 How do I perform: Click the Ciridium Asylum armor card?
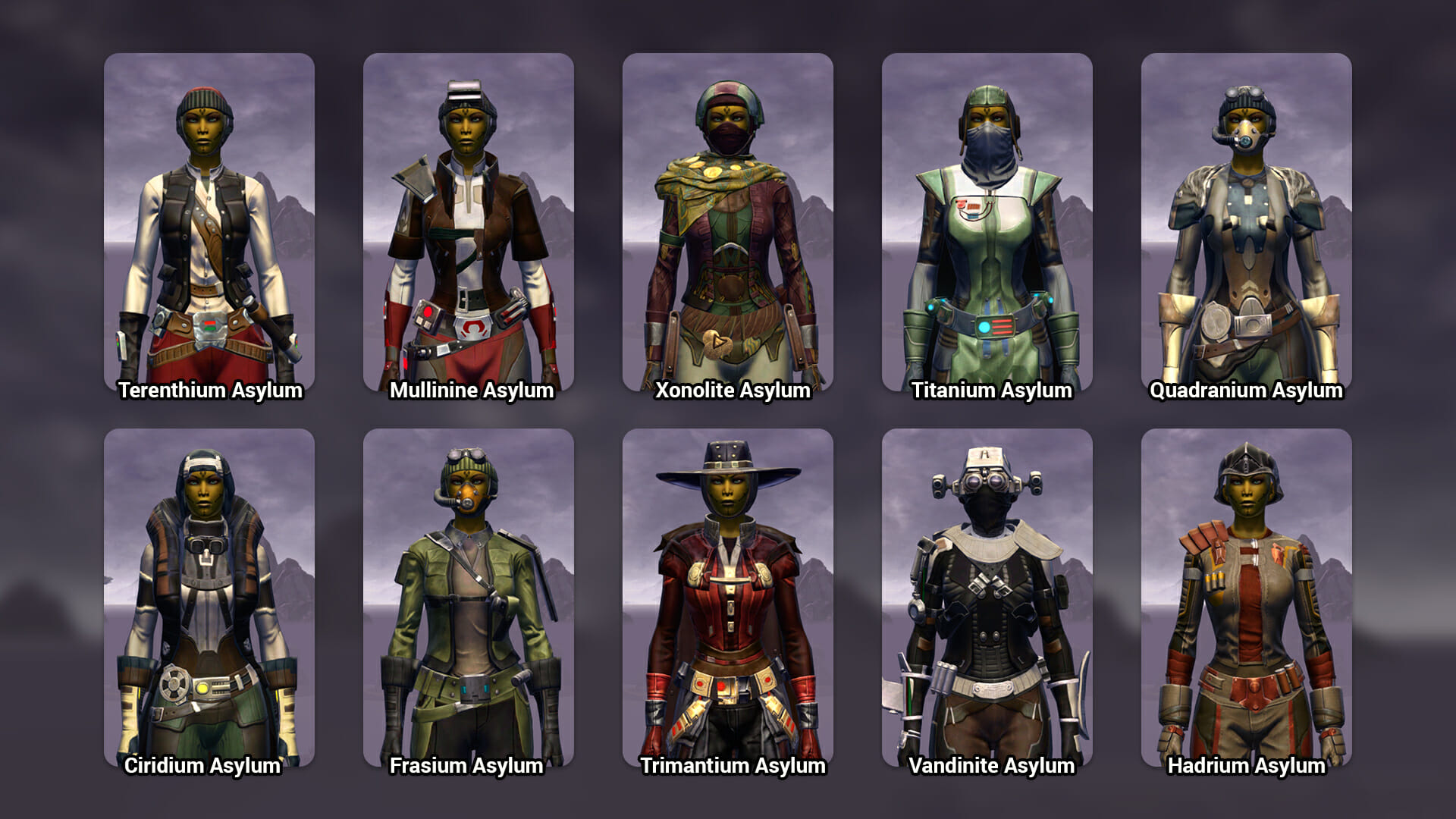(209, 598)
